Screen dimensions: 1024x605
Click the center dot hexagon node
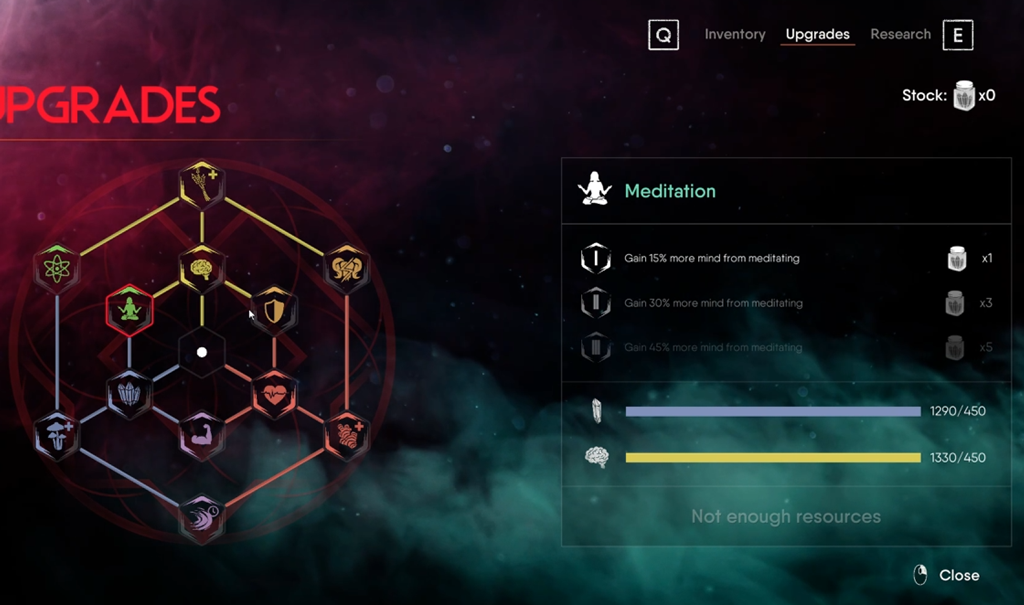tap(201, 352)
